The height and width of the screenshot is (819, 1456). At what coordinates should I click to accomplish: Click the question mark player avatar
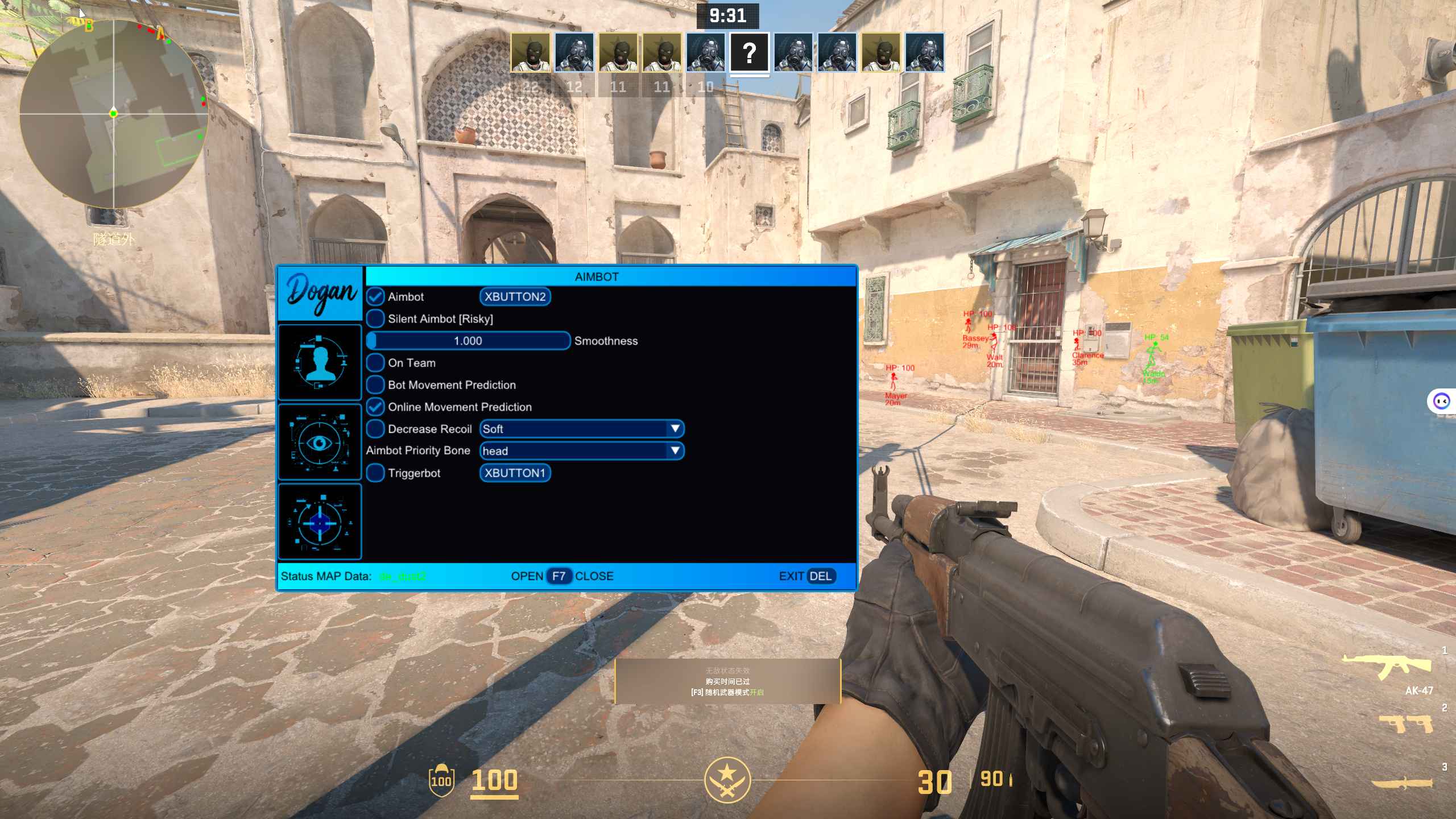pos(751,54)
